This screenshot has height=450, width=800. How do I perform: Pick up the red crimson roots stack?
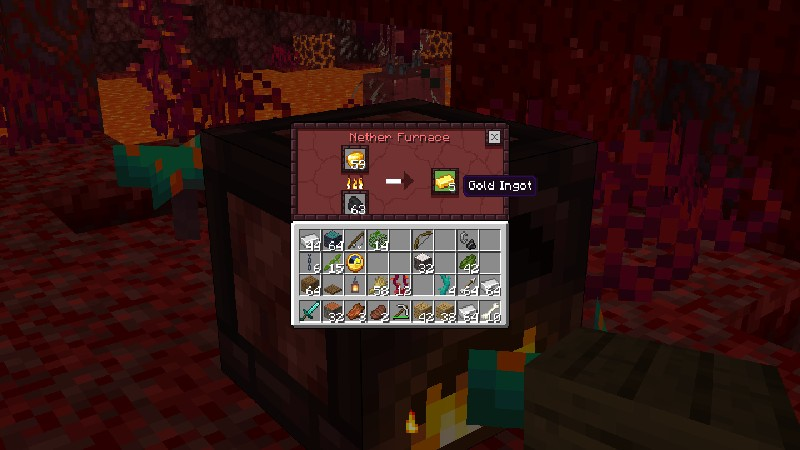(400, 287)
